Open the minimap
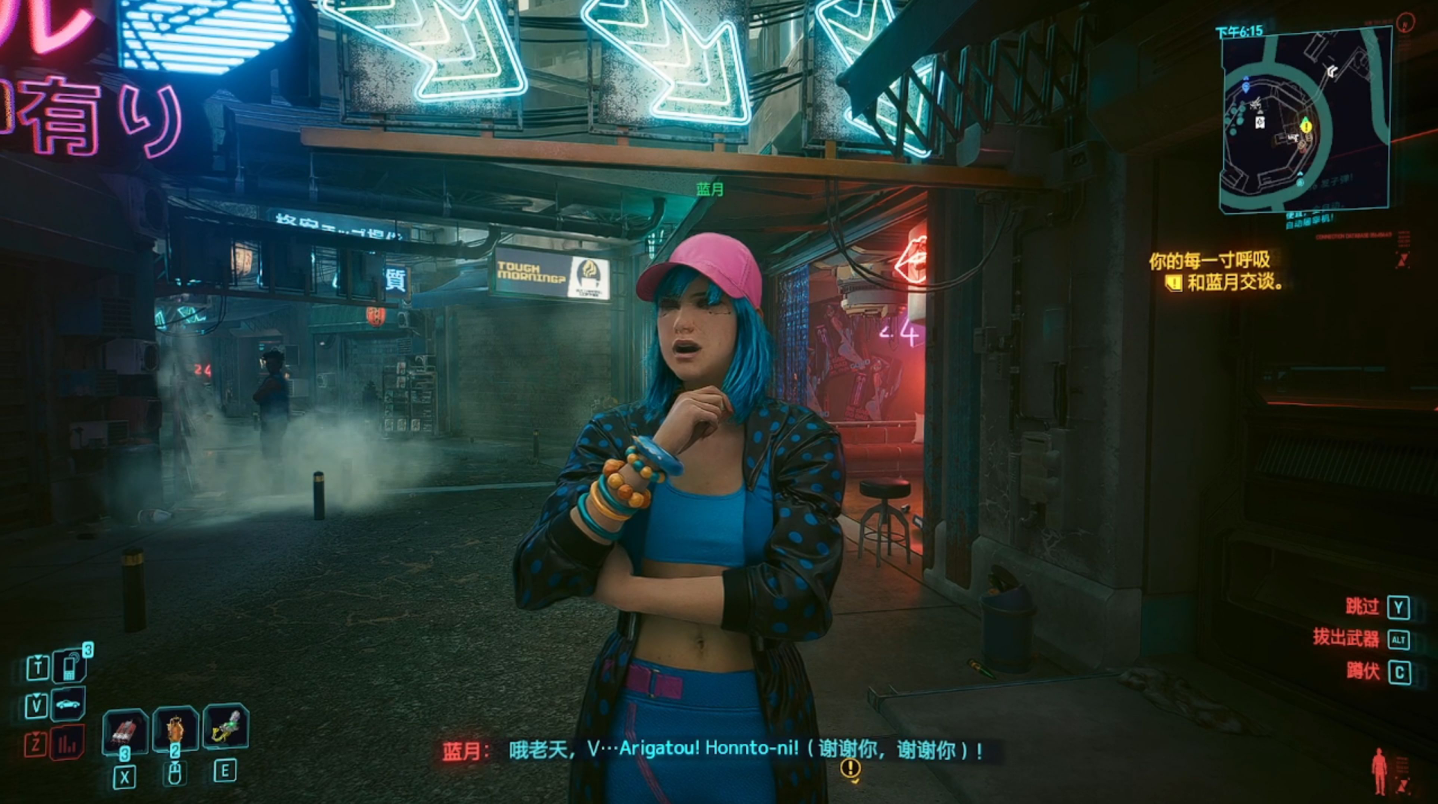1438x804 pixels. tap(1304, 120)
